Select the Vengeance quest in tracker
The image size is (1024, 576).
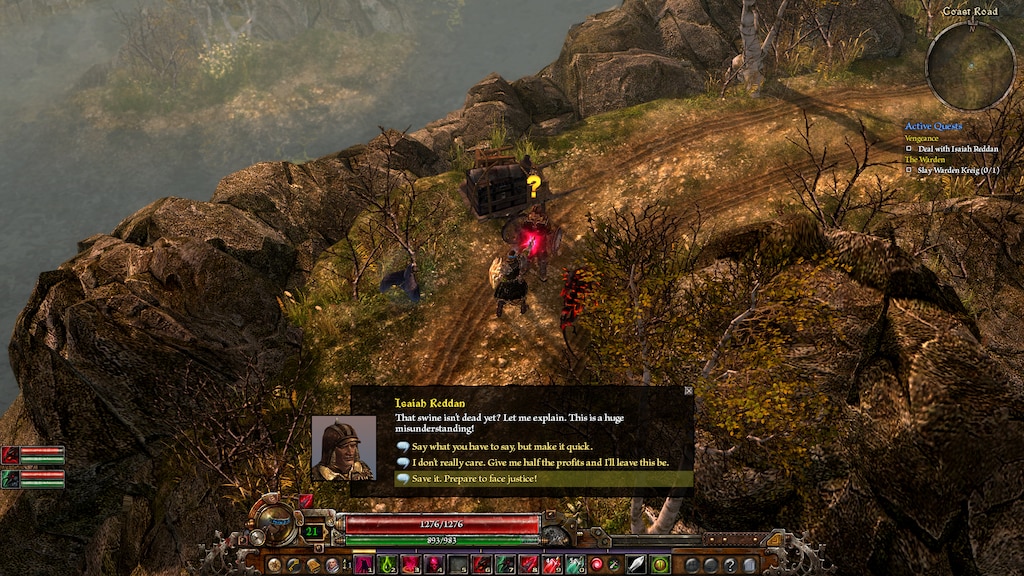[922, 138]
